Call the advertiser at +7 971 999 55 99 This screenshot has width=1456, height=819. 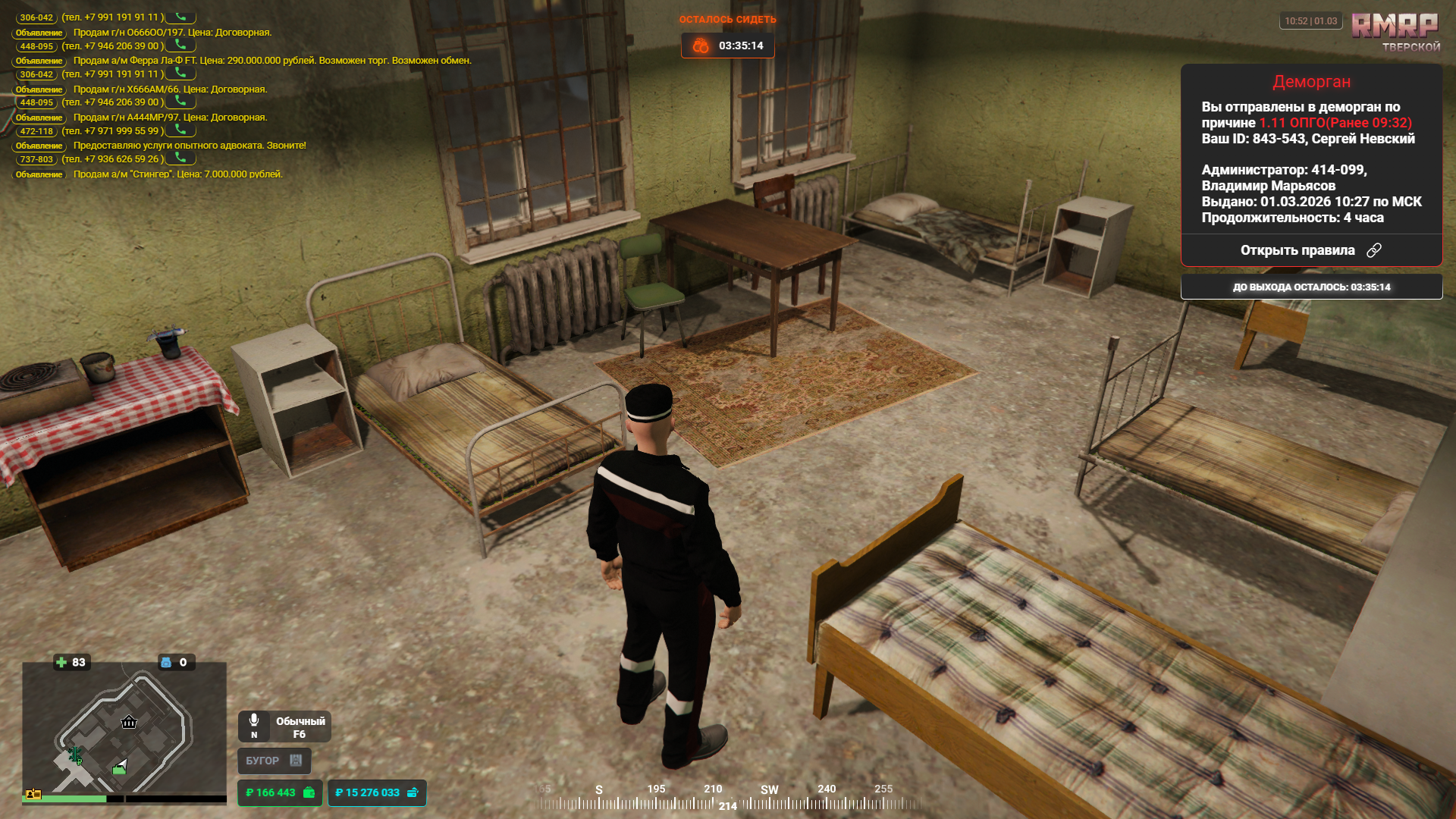[x=180, y=130]
